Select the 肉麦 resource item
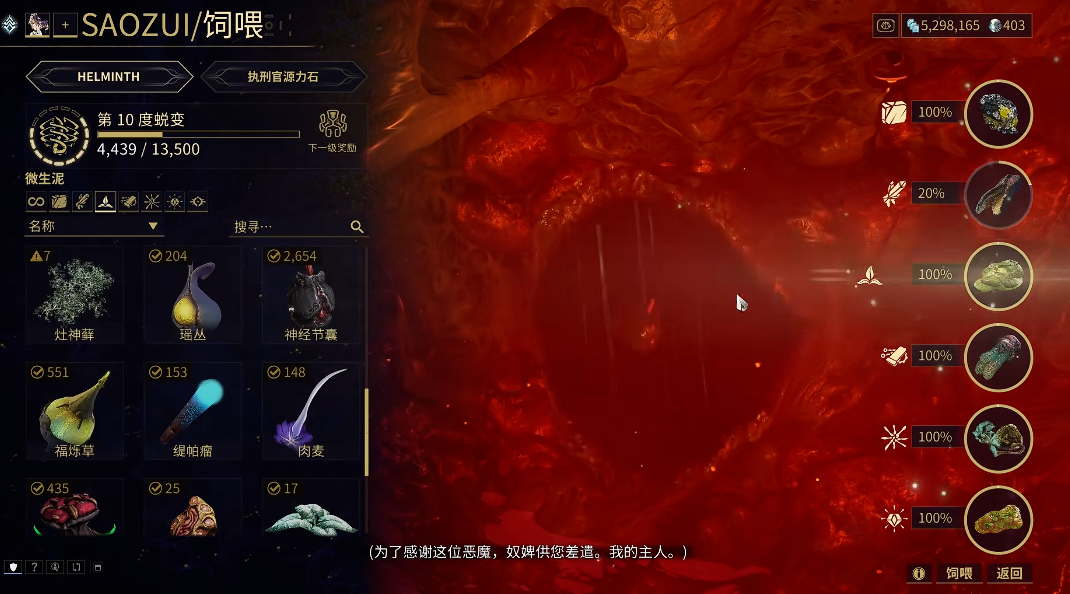Image resolution: width=1070 pixels, height=594 pixels. (311, 411)
